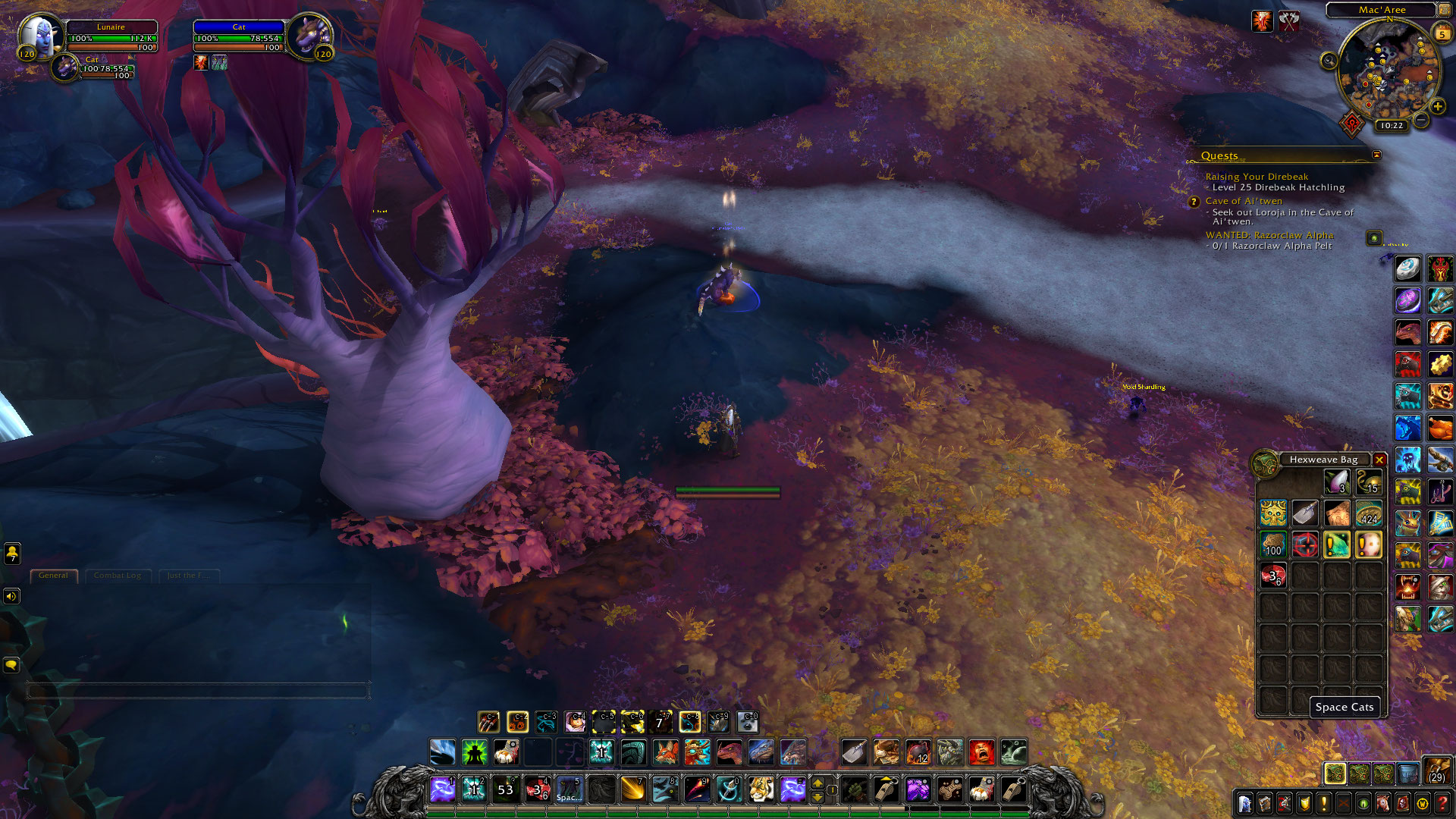This screenshot has width=1456, height=819.
Task: Open the backpack showing 29 free slots
Action: coord(1436,770)
